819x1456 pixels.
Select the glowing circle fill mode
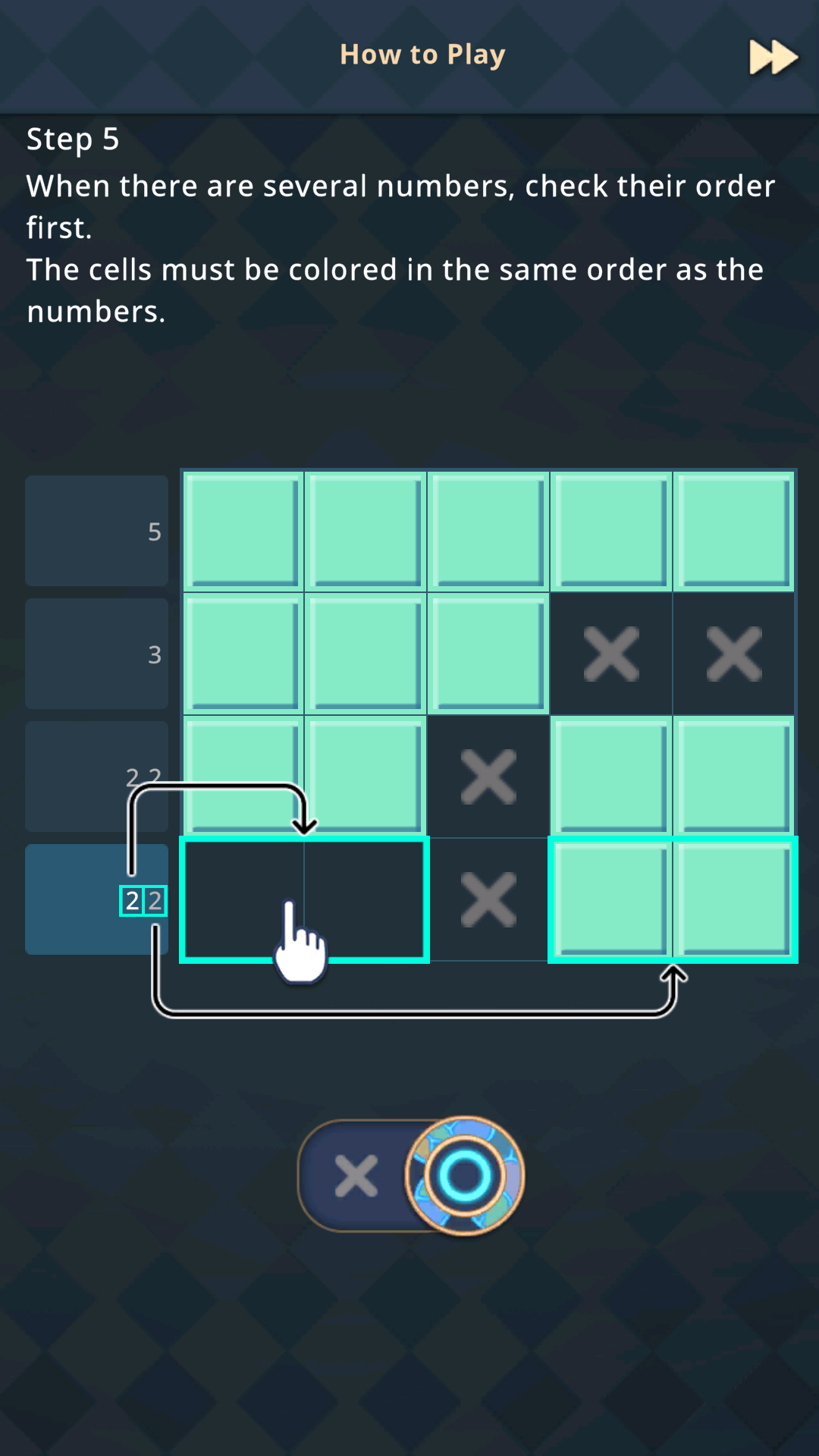click(x=464, y=1176)
